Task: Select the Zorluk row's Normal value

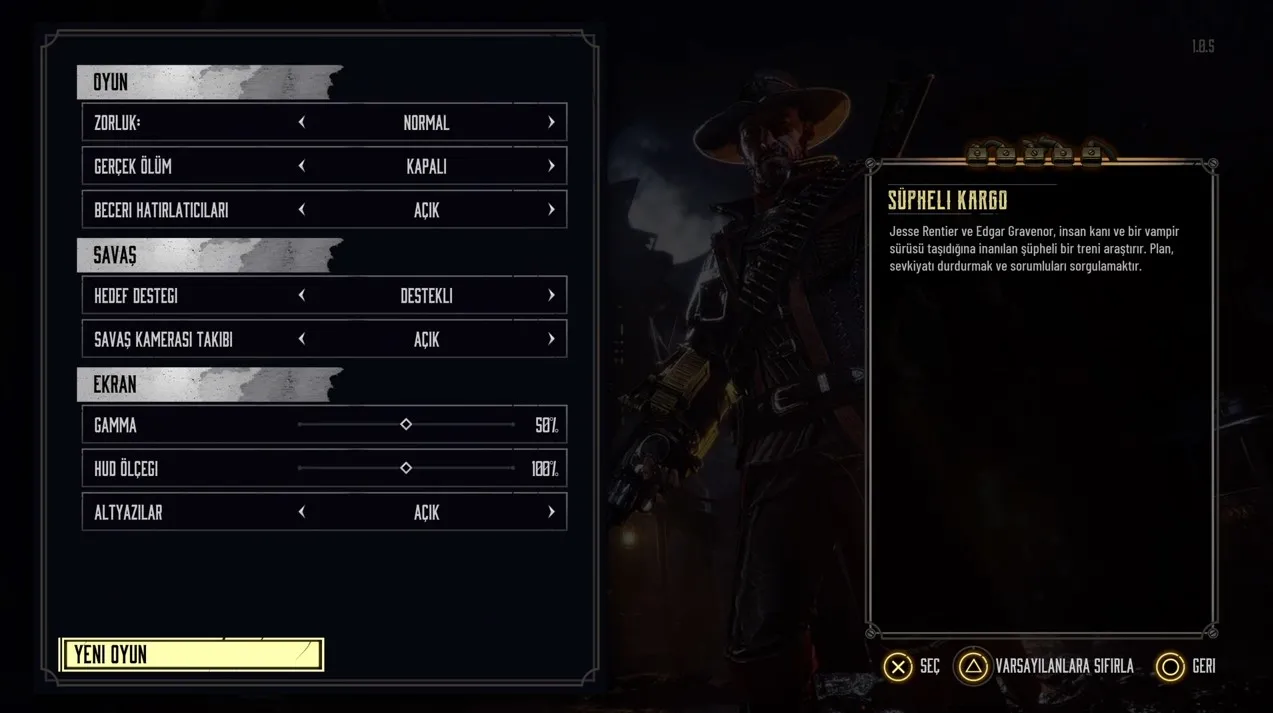Action: [x=426, y=123]
